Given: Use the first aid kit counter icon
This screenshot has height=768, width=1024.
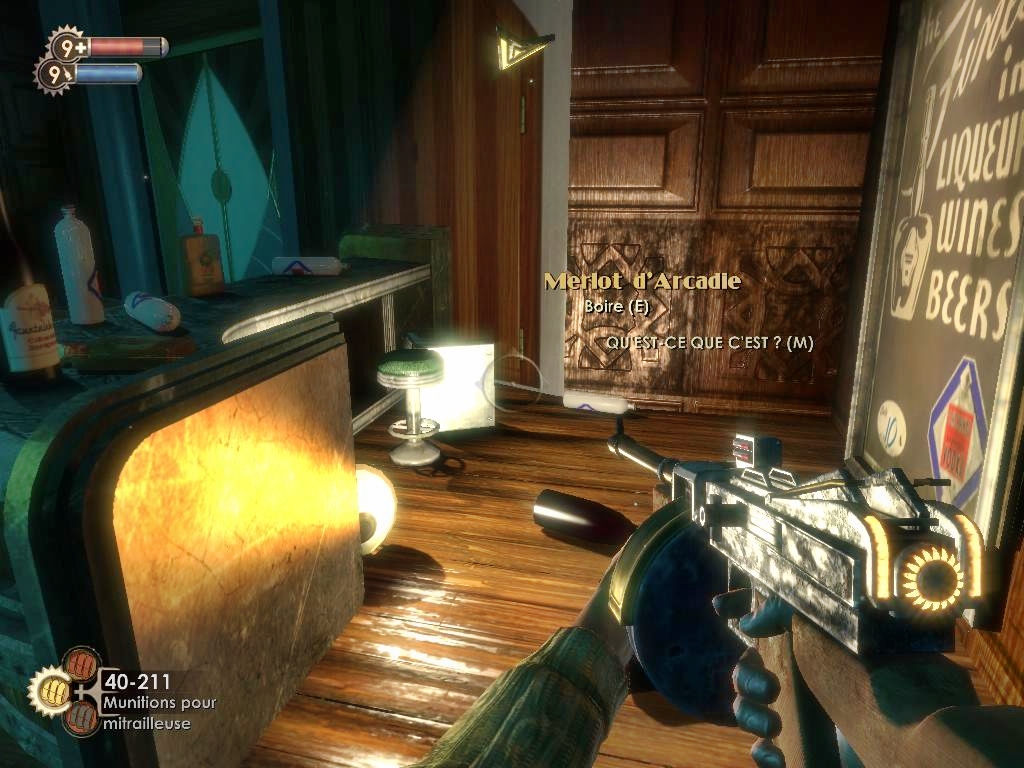Looking at the screenshot, I should coord(68,46).
